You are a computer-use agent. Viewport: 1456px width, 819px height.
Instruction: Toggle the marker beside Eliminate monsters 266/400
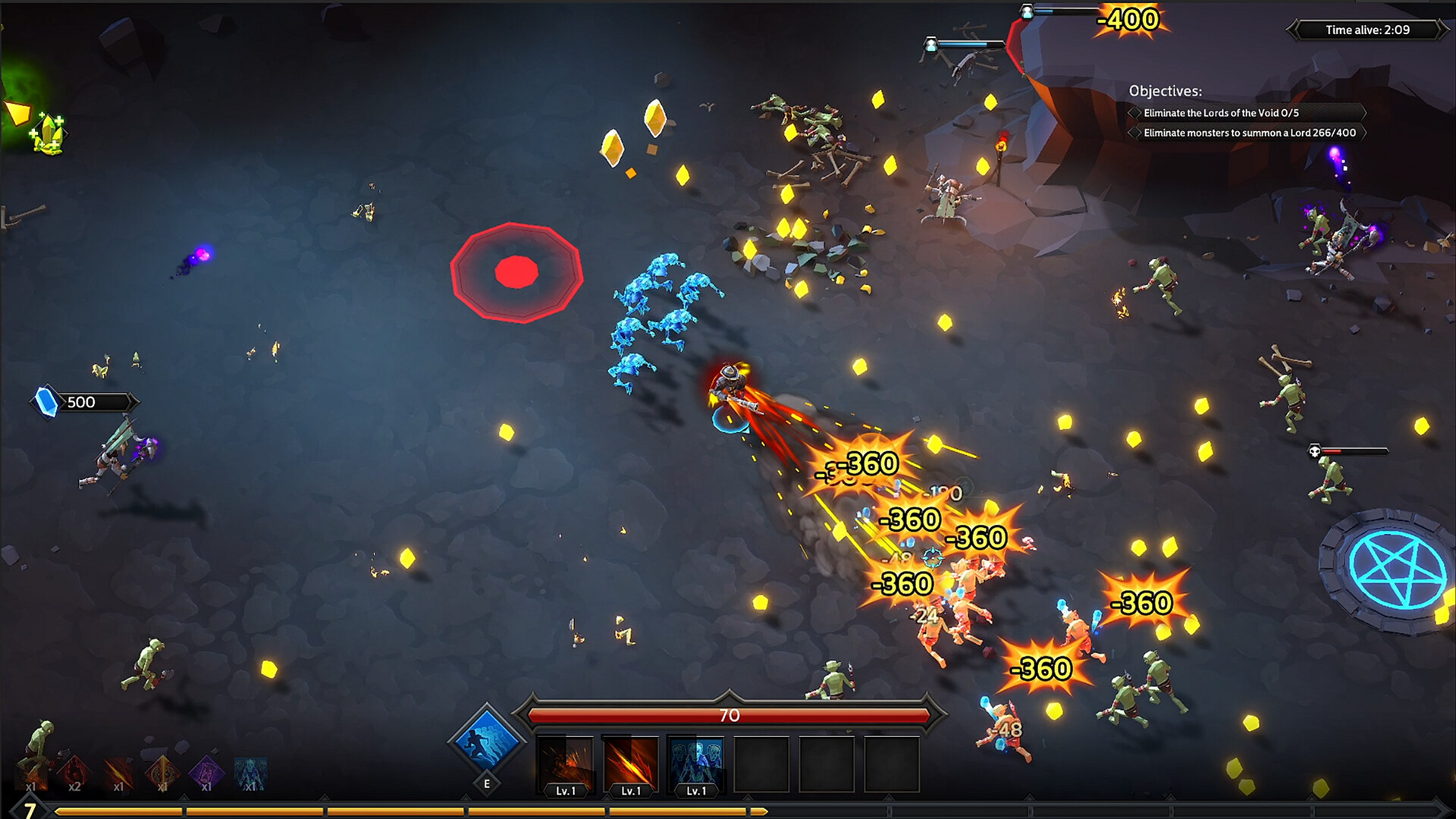[1134, 133]
